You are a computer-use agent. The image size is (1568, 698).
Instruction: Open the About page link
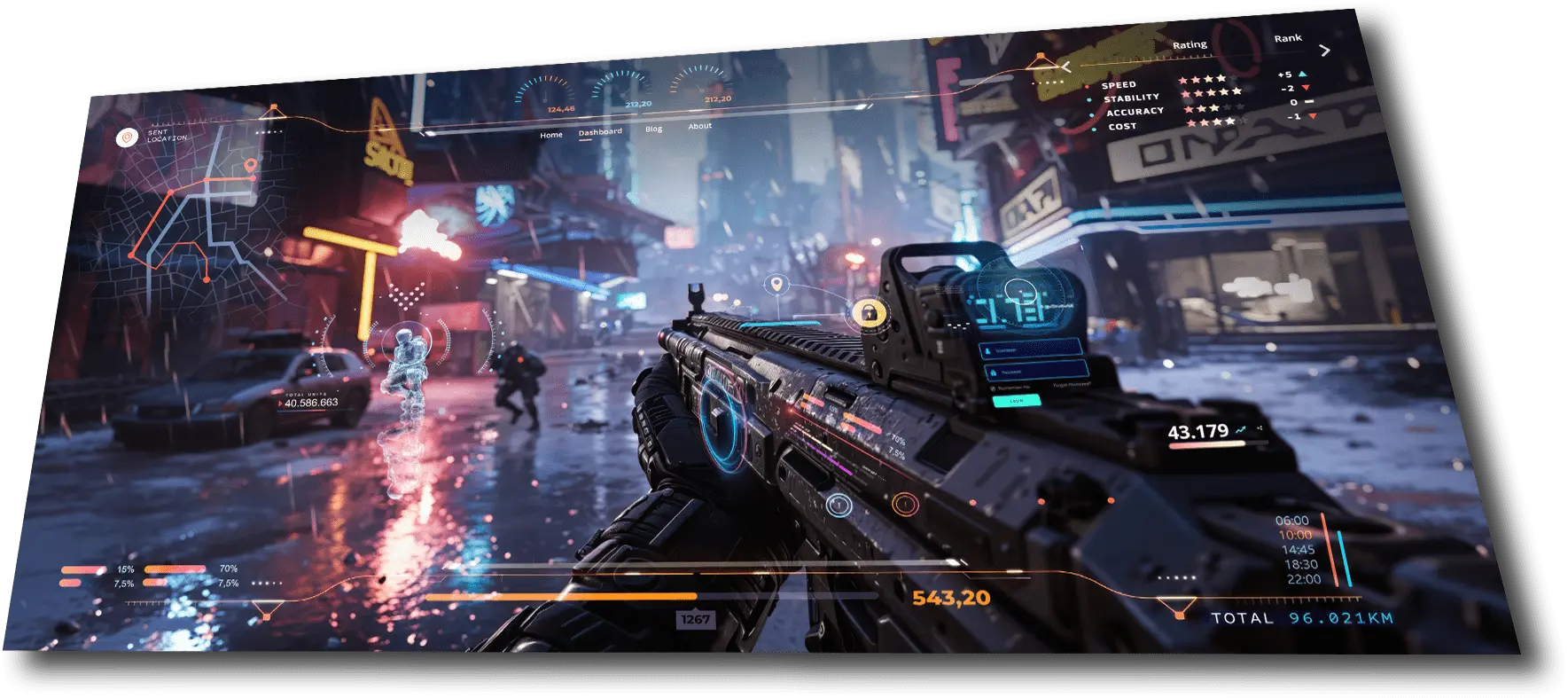tap(699, 126)
